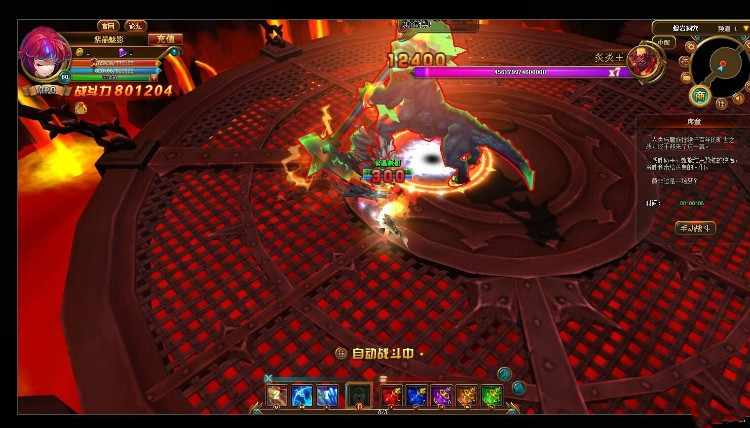
Task: Click the right top button above the player name
Action: click(136, 25)
